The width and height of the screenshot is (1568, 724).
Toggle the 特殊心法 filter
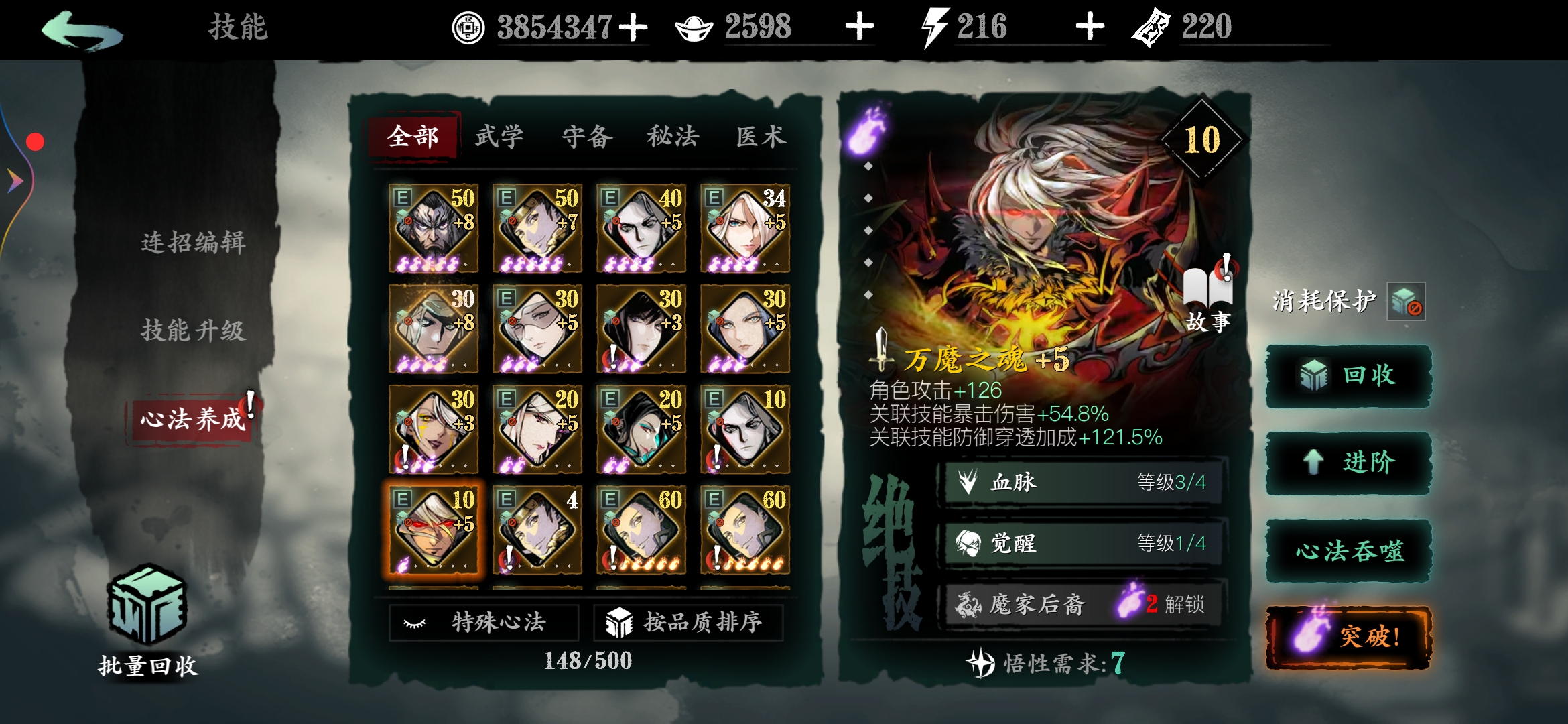[482, 622]
